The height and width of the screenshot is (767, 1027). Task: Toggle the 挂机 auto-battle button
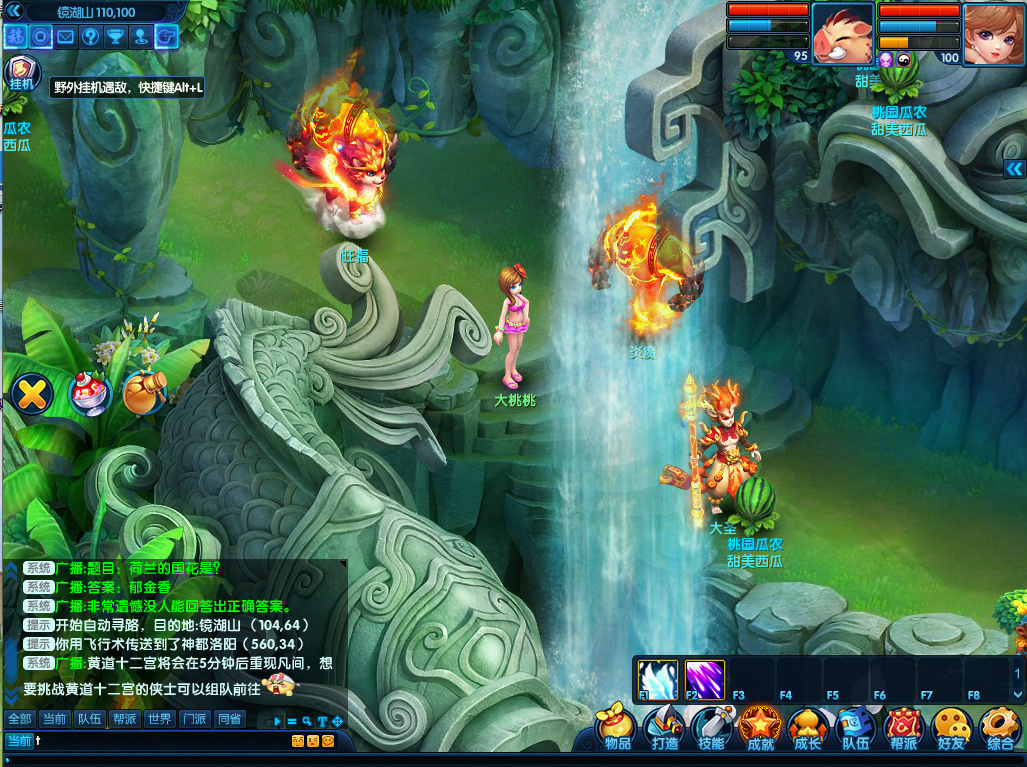pos(21,75)
